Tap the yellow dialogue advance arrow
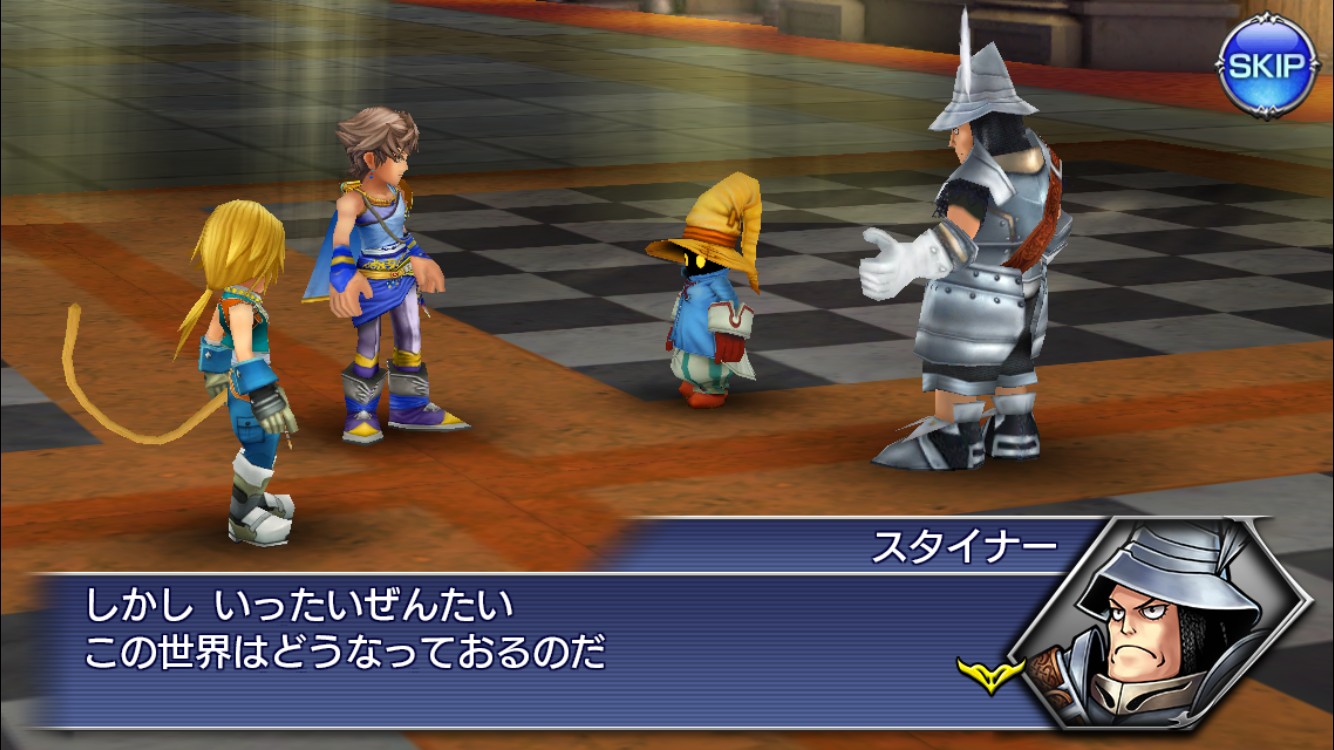This screenshot has width=1334, height=750. tap(991, 674)
